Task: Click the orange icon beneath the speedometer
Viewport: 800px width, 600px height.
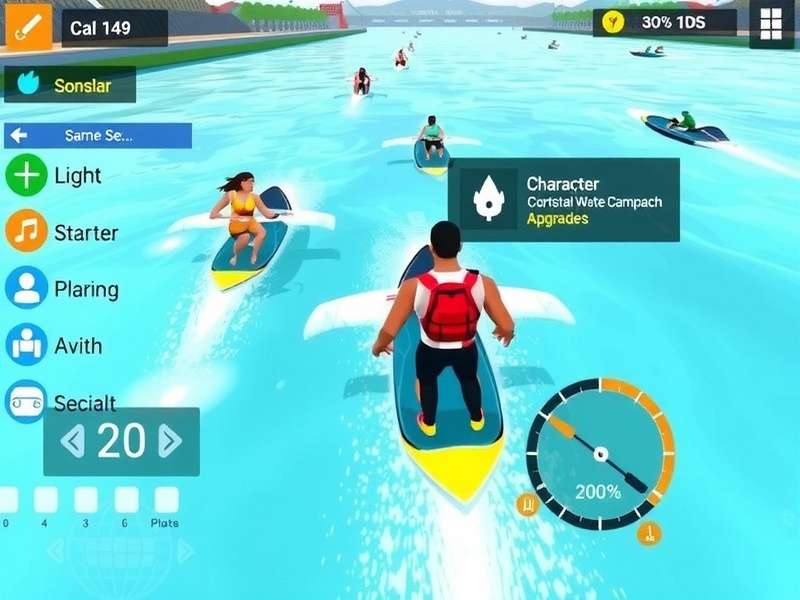Action: [649, 533]
